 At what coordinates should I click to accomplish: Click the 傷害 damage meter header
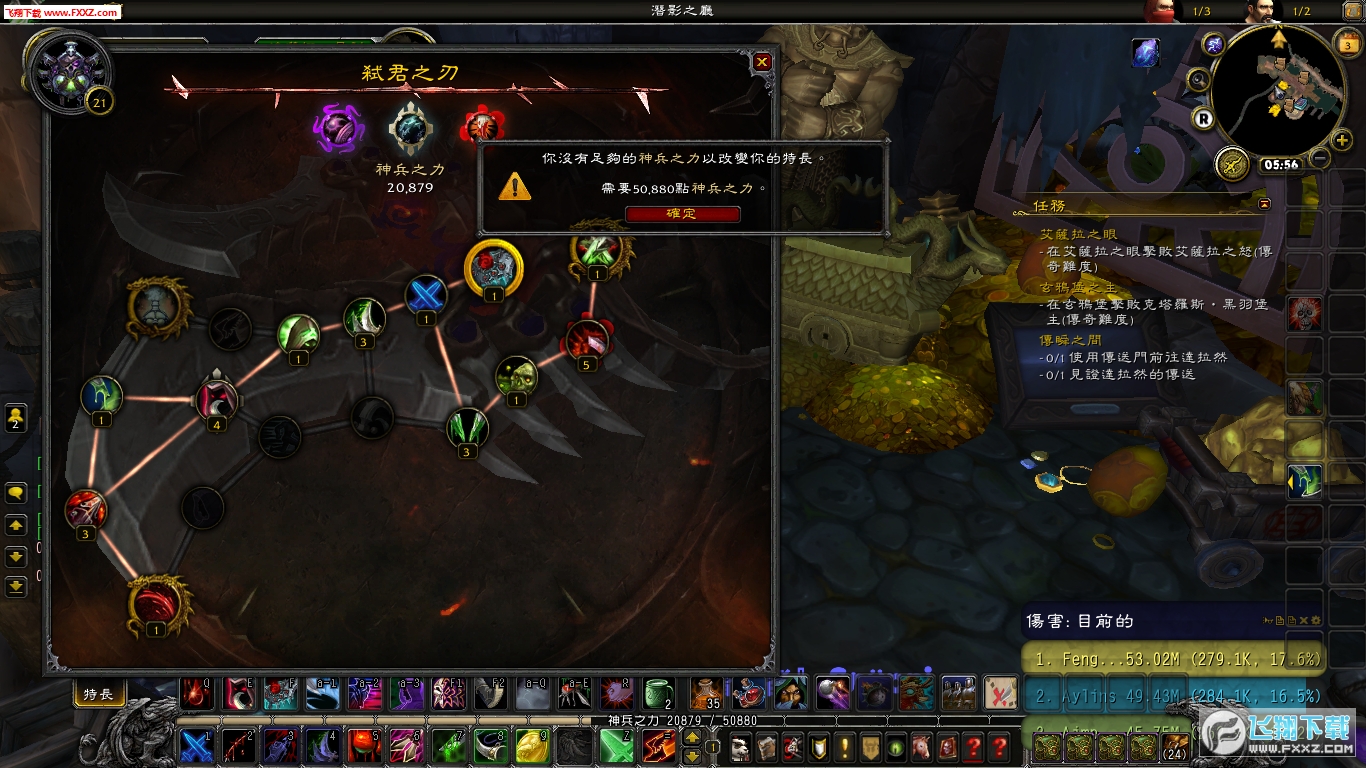pyautogui.click(x=1080, y=621)
